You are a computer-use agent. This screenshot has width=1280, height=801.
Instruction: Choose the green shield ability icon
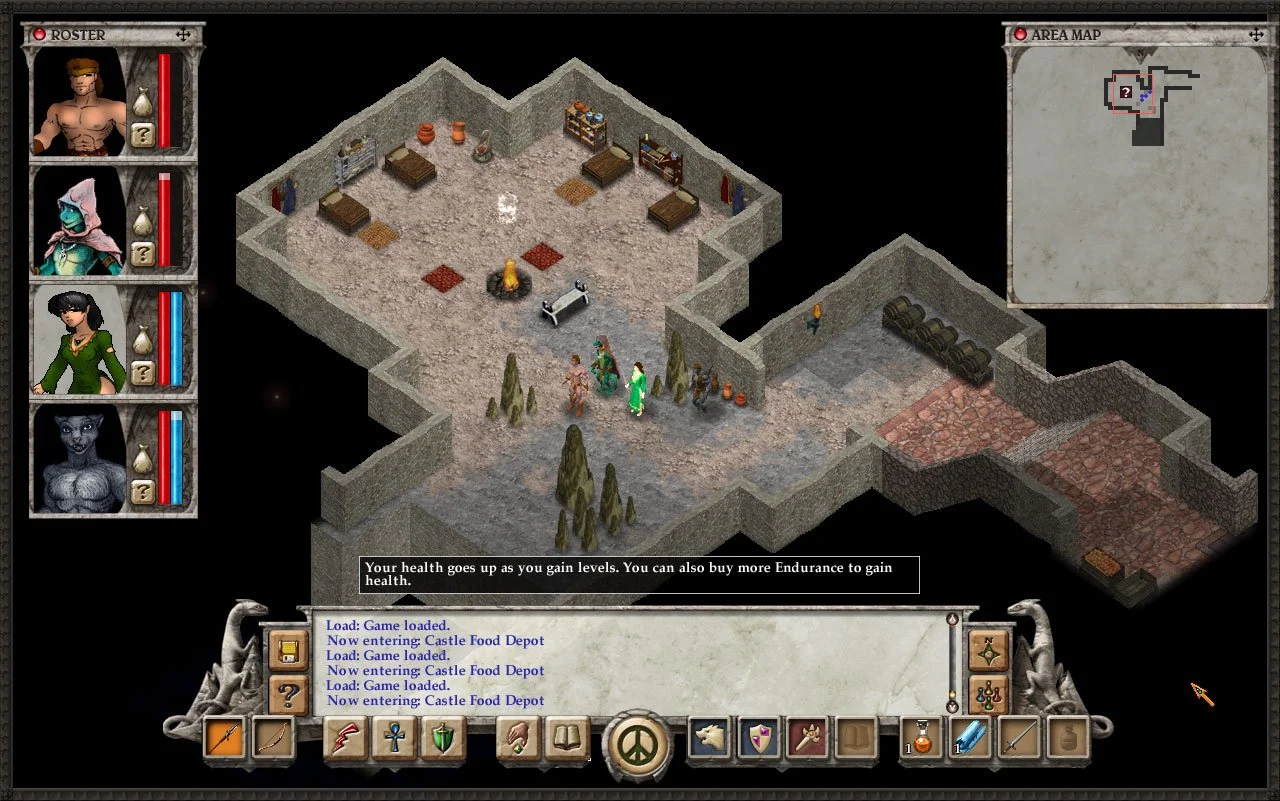tap(442, 739)
